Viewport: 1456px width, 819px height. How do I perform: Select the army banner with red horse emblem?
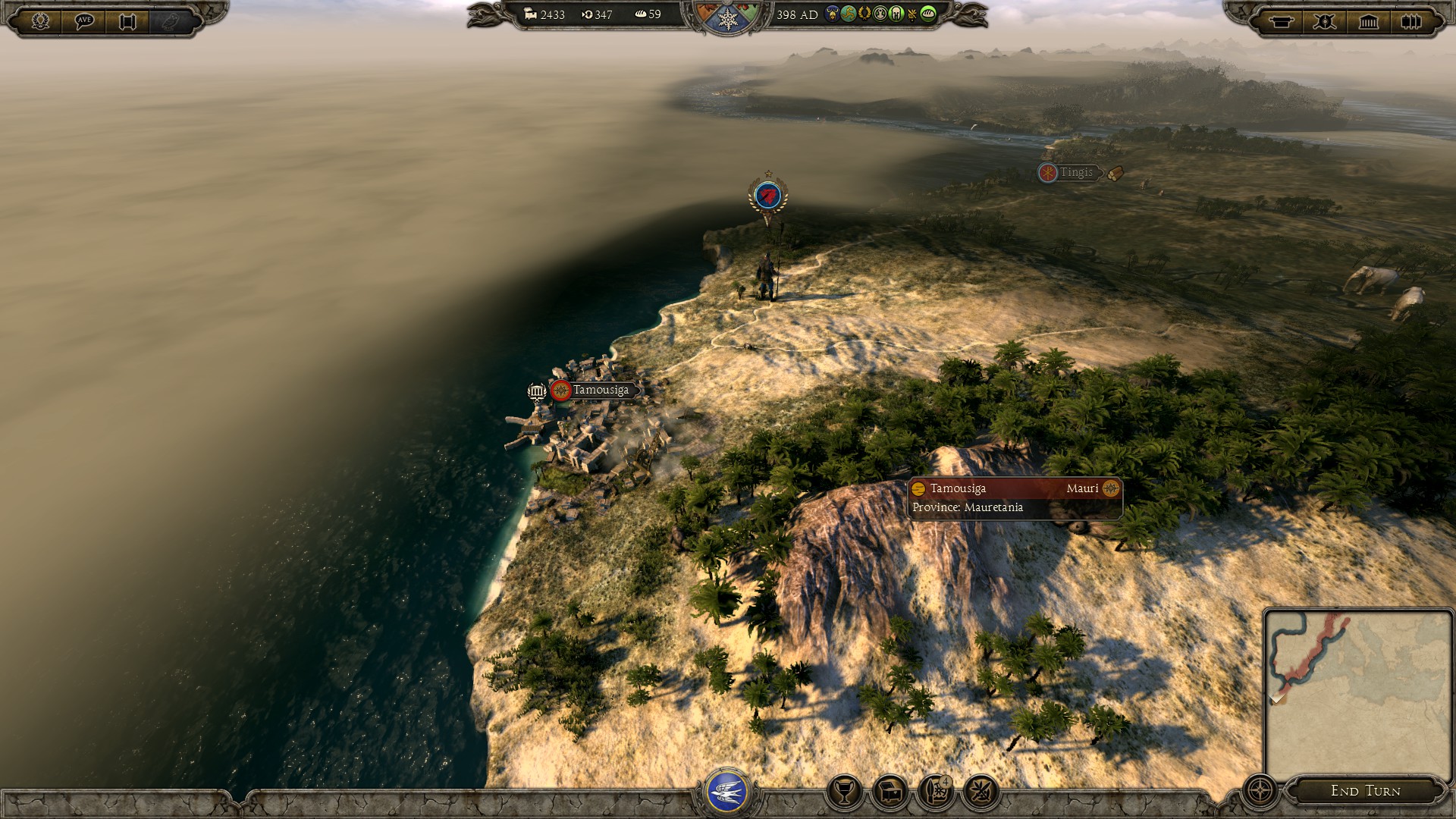click(768, 196)
